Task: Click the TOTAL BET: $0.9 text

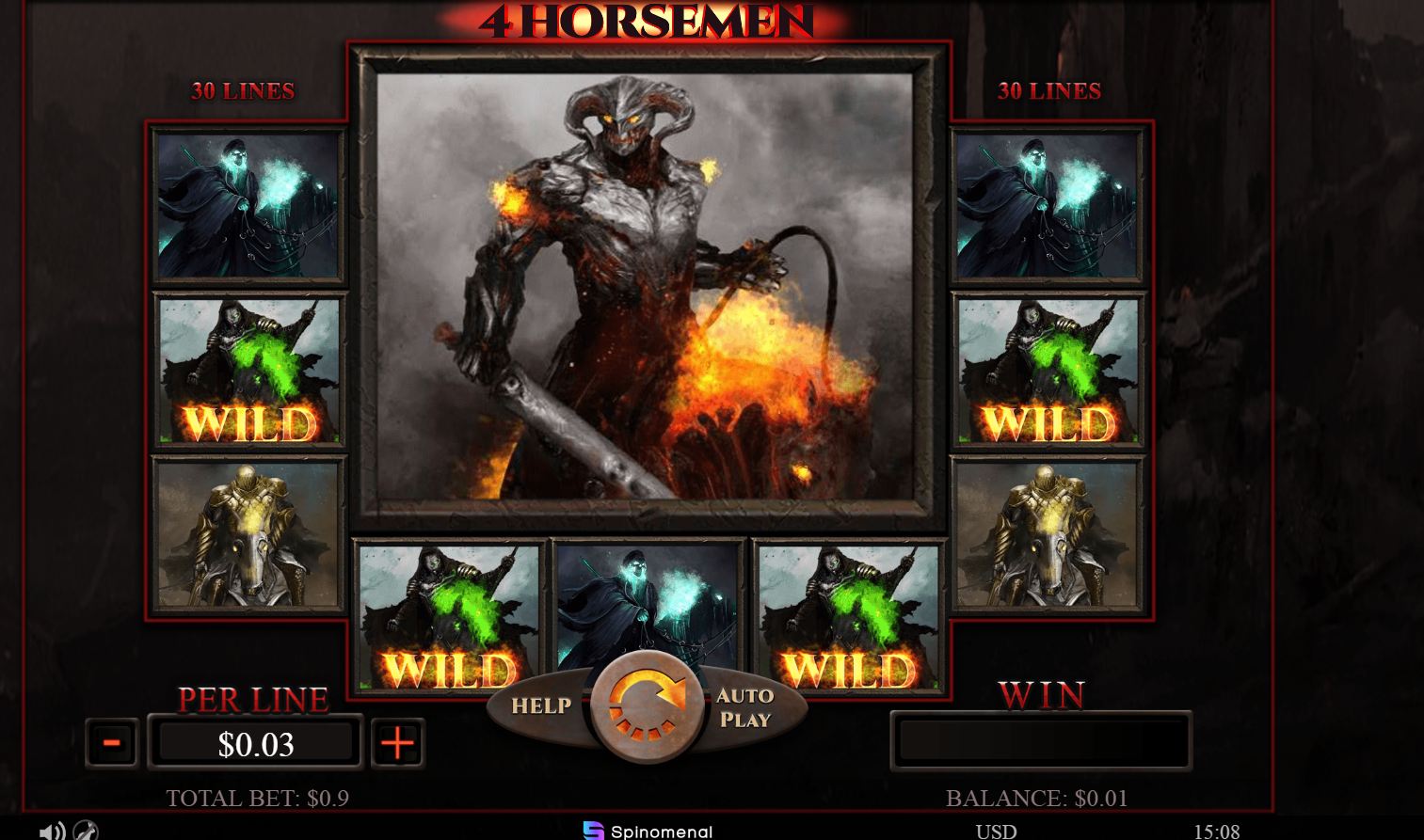Action: [x=257, y=797]
